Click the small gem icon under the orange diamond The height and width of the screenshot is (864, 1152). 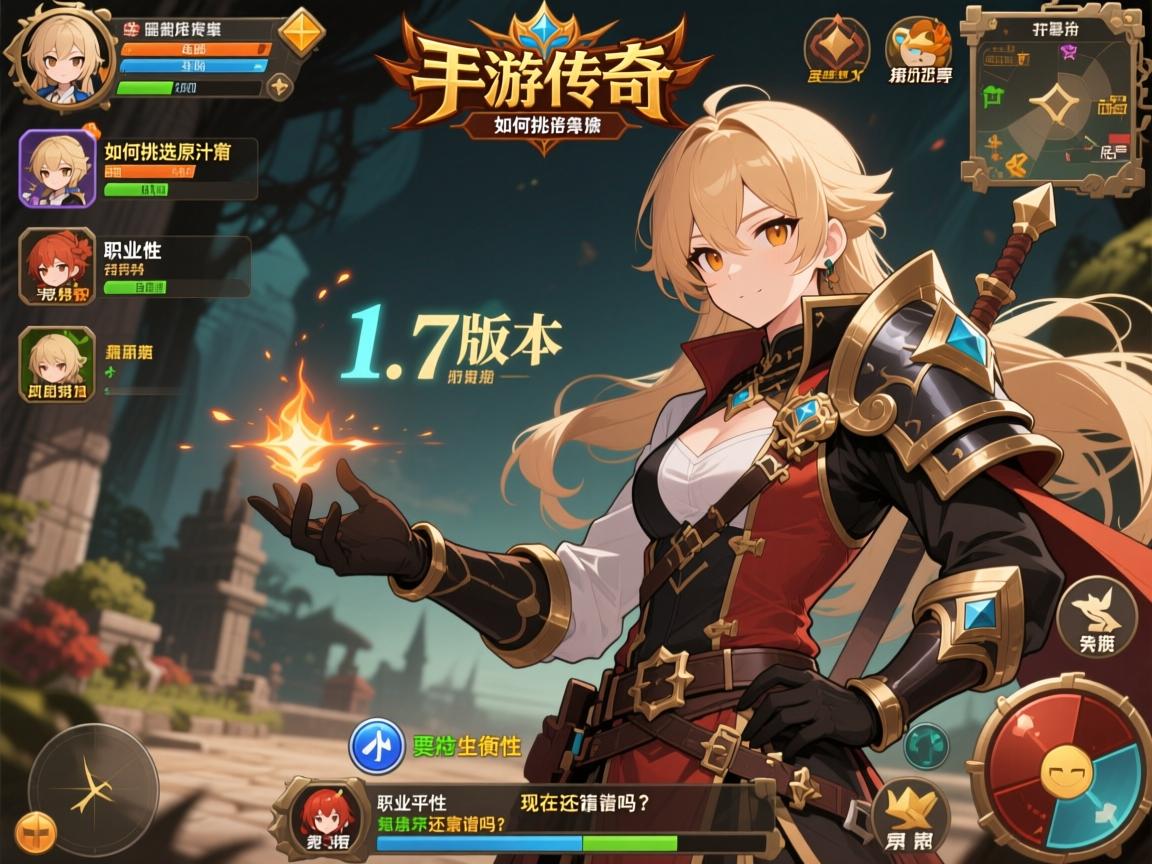click(282, 84)
